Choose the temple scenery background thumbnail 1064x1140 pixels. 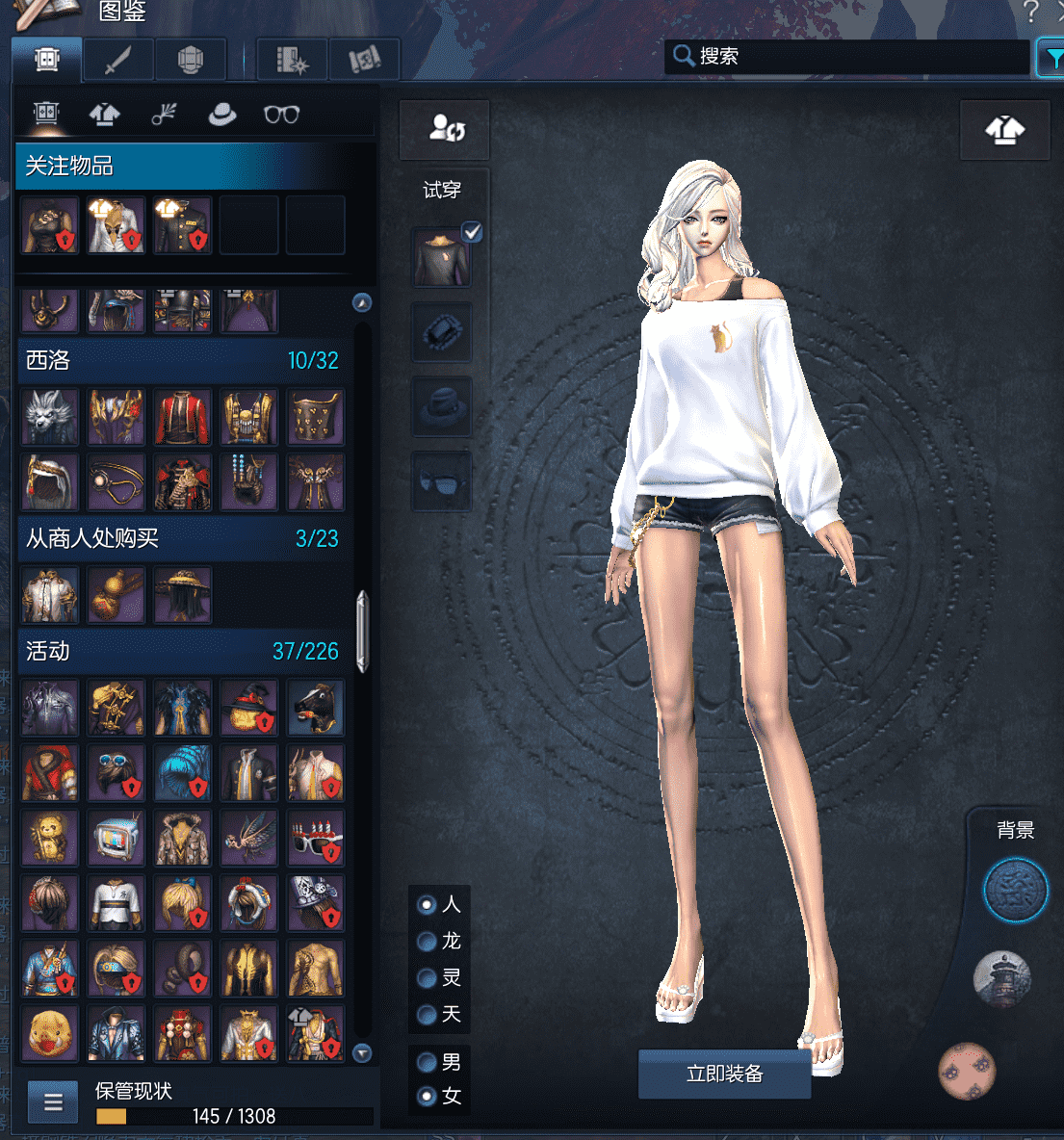[1002, 979]
